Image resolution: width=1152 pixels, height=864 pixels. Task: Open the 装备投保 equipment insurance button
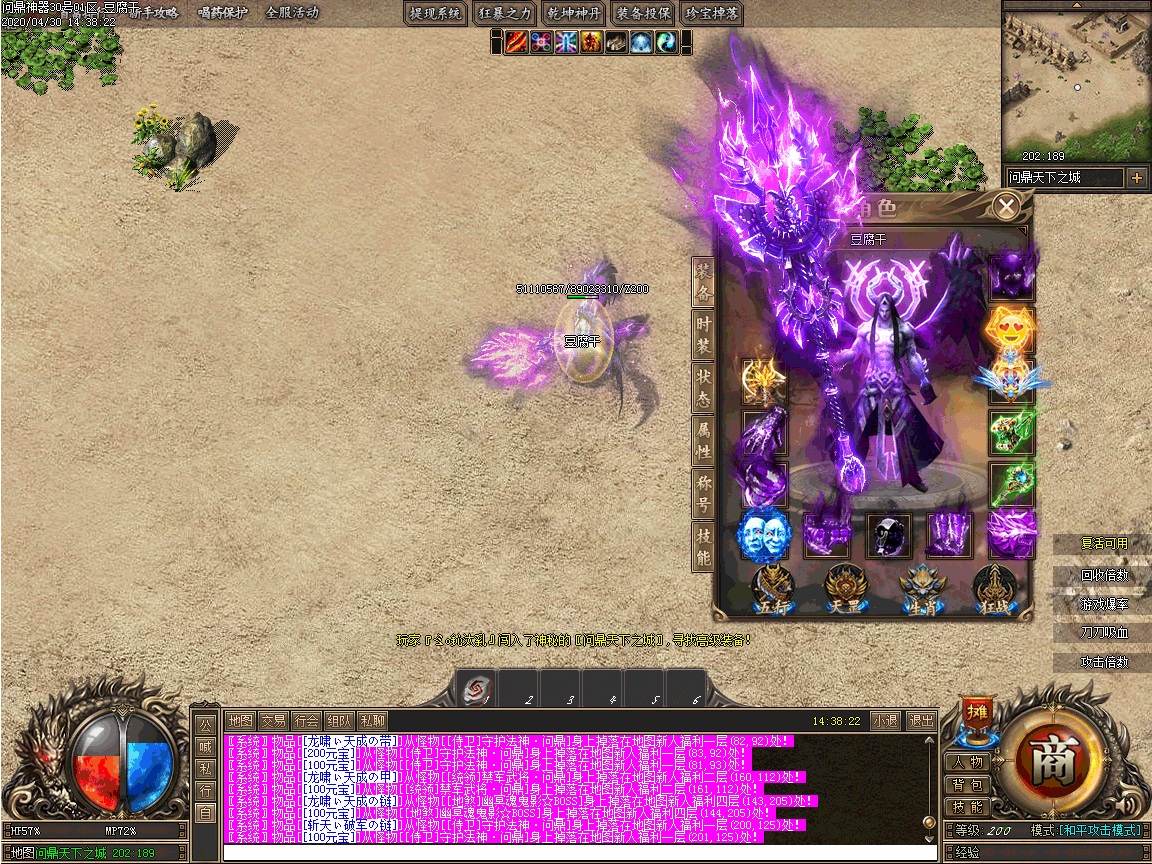tap(643, 13)
